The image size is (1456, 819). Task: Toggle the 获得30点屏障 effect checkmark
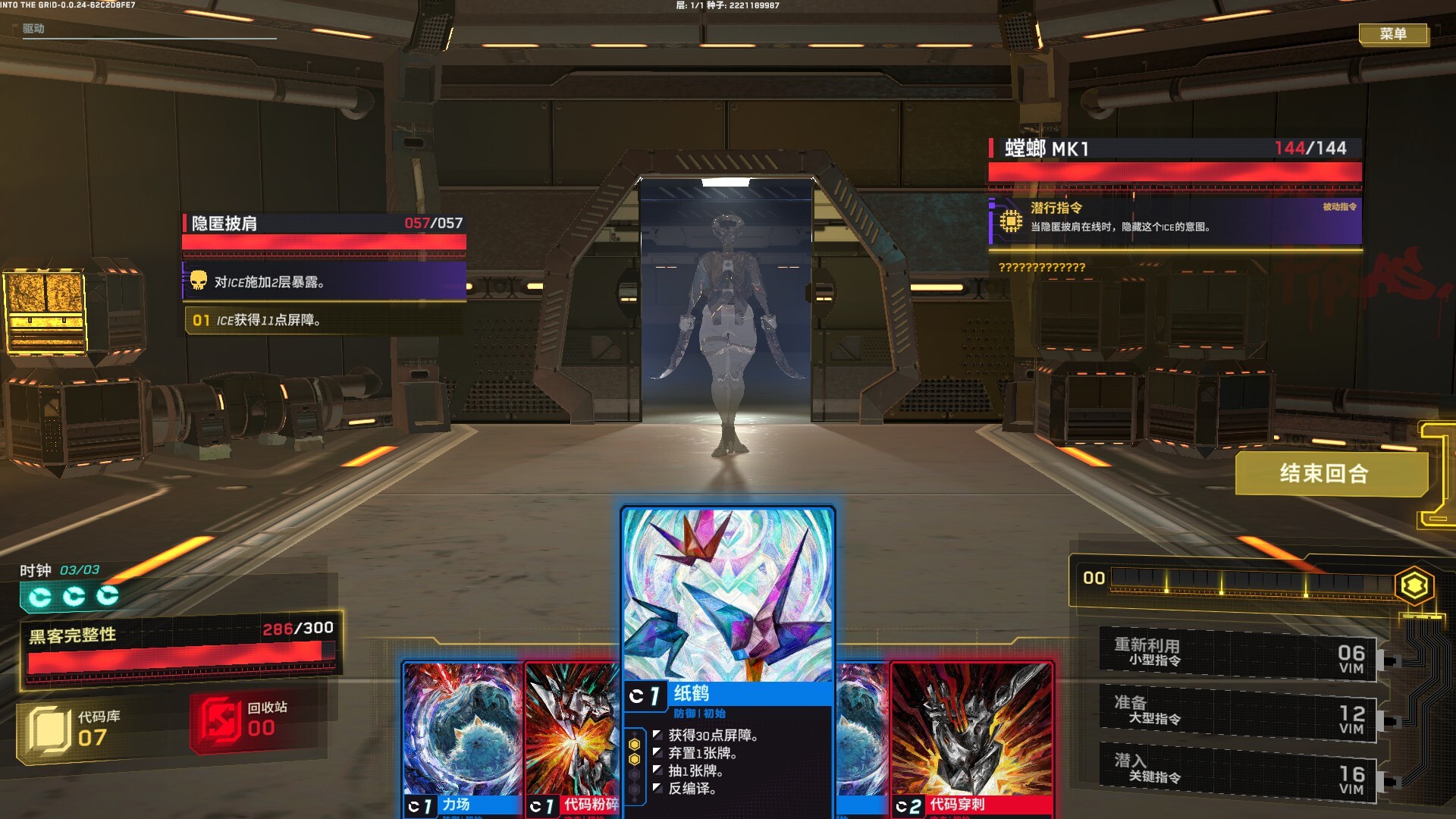point(657,734)
